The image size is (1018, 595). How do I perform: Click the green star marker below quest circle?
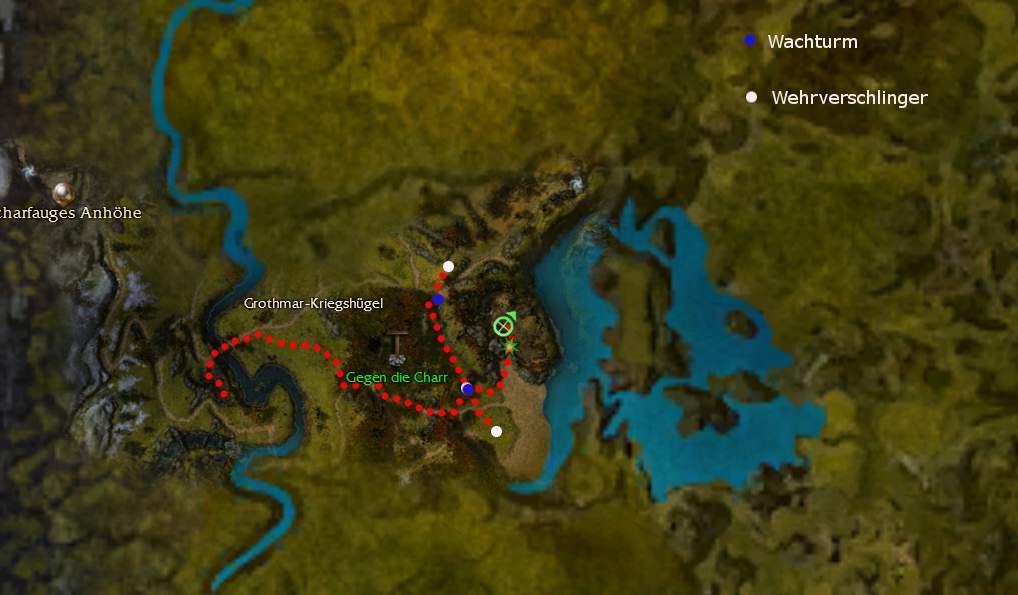(510, 347)
